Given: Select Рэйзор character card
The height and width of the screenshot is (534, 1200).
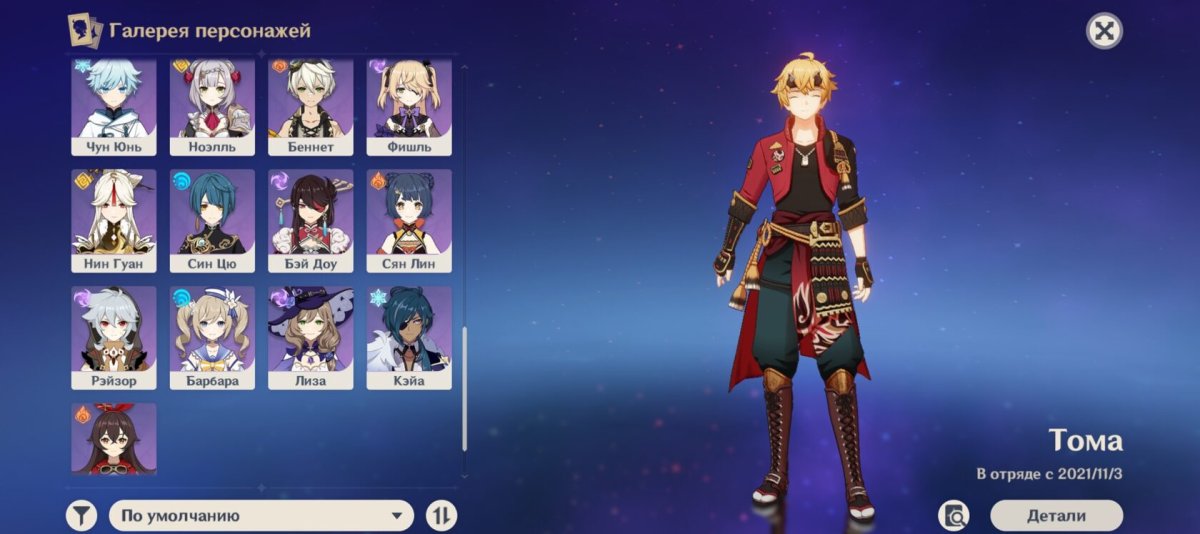Looking at the screenshot, I should click(114, 337).
